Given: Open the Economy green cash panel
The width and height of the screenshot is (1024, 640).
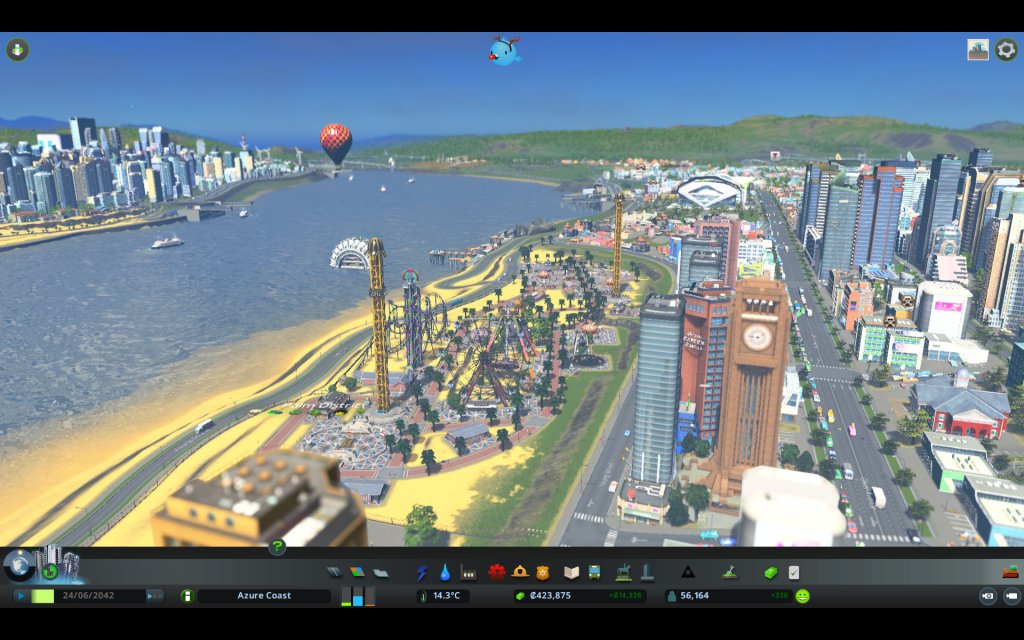Looking at the screenshot, I should point(771,573).
